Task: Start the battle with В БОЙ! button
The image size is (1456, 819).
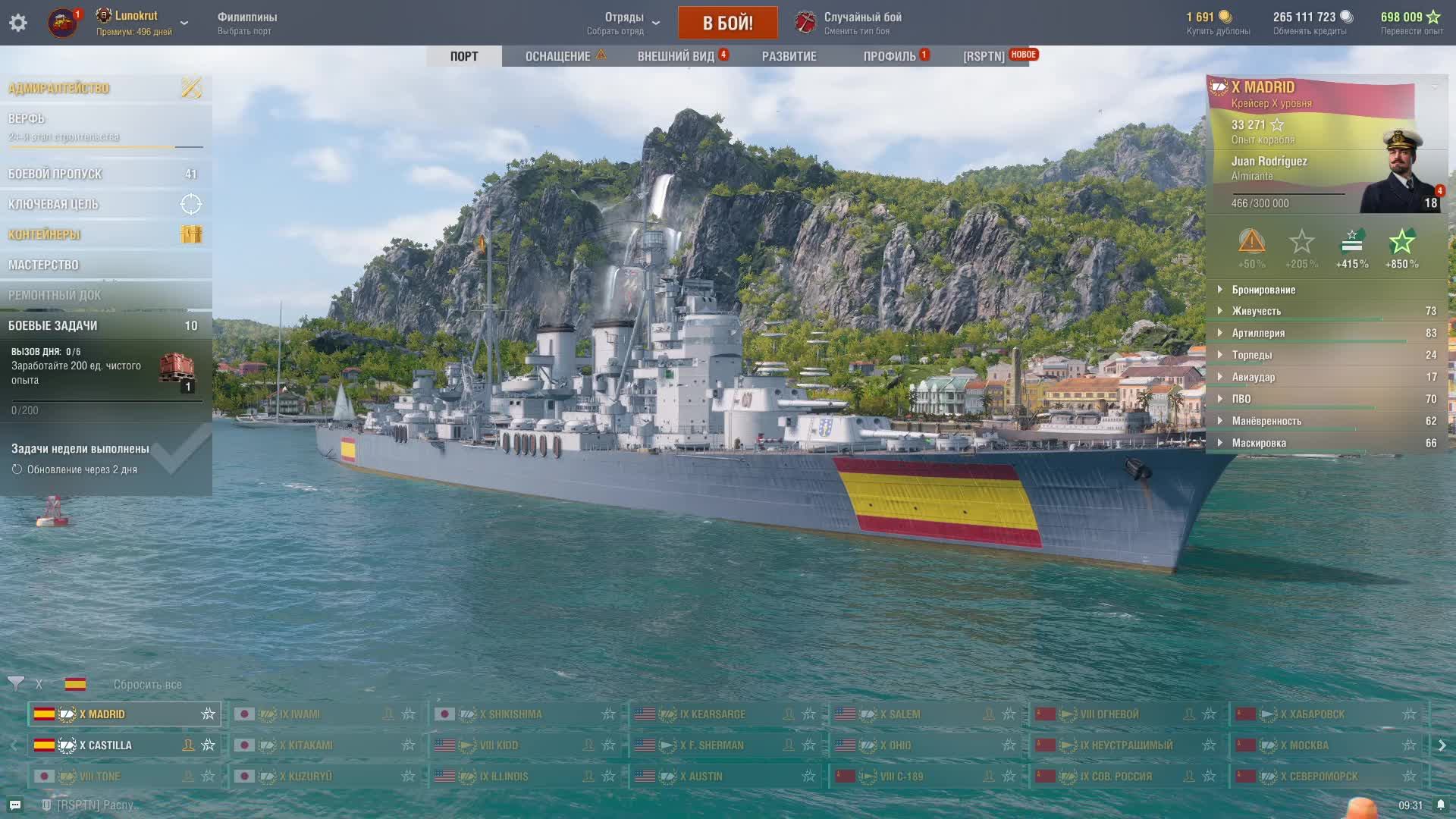Action: [x=727, y=23]
